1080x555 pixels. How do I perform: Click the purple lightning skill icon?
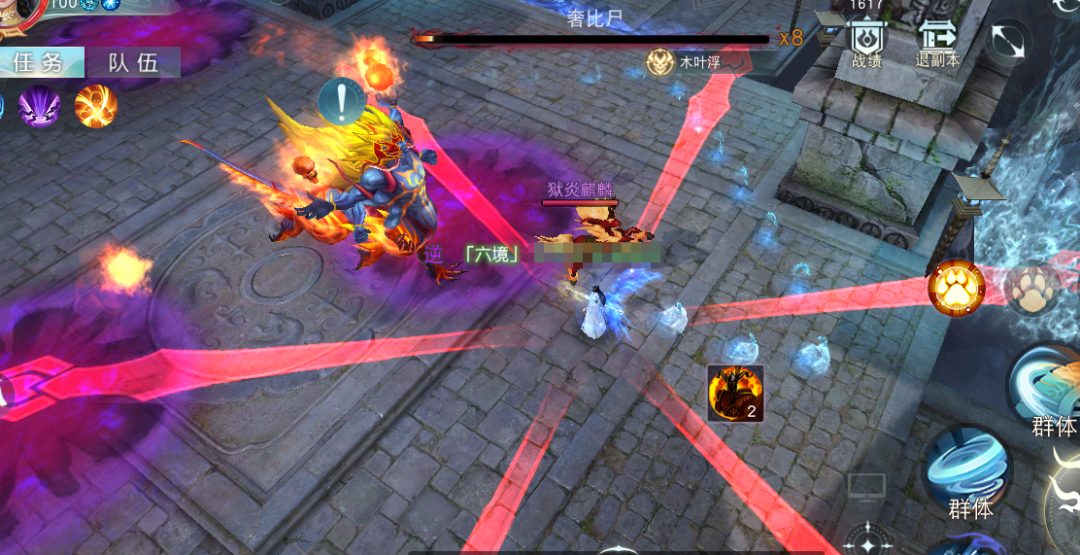tap(40, 106)
